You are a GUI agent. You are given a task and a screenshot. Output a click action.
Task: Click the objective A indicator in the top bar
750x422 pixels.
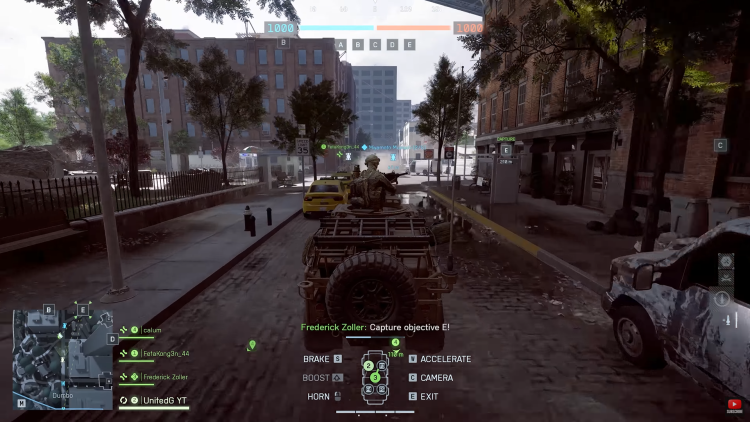pyautogui.click(x=342, y=45)
